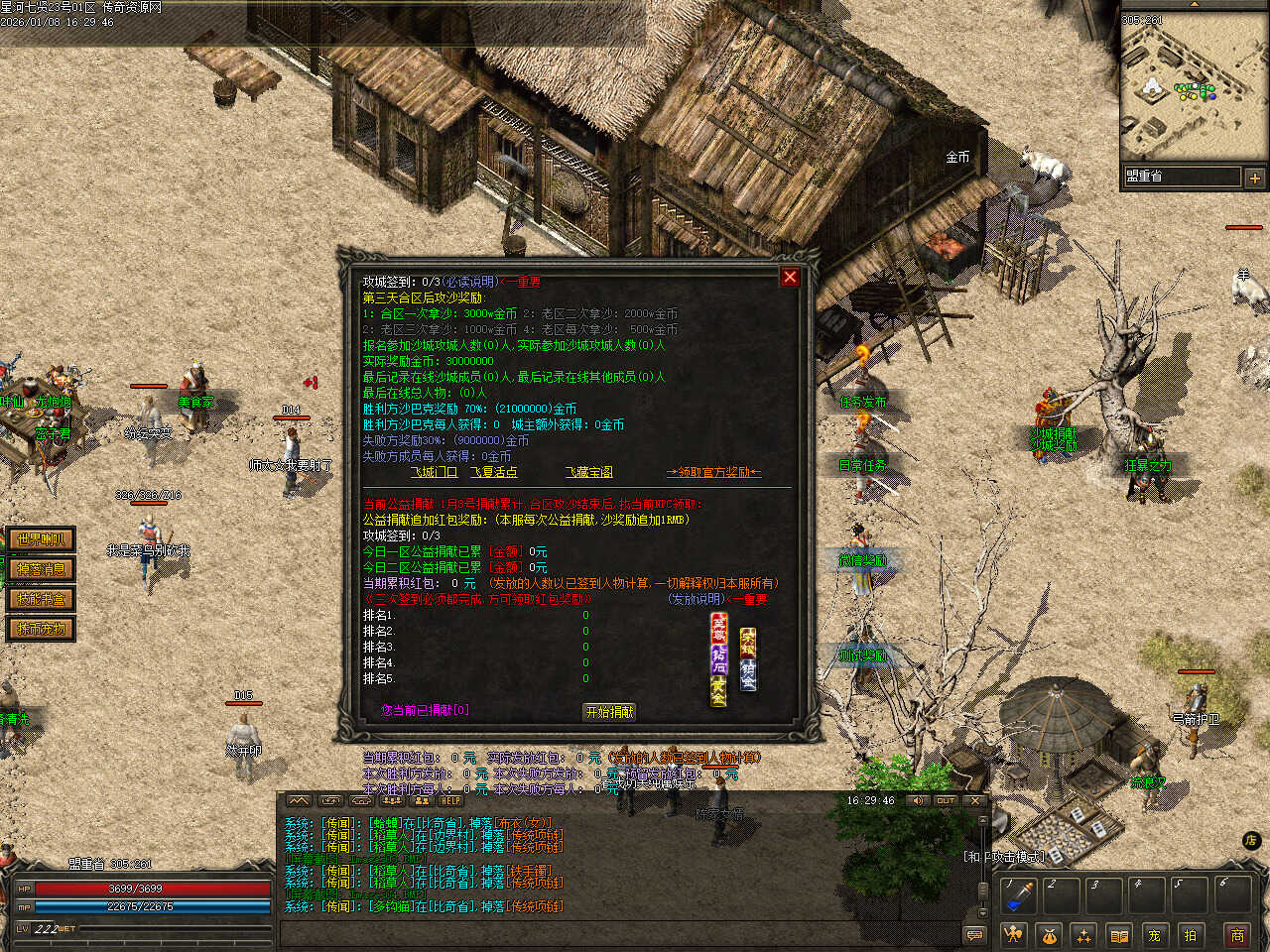Click the HELP button above chat
The image size is (1270, 952).
[451, 800]
